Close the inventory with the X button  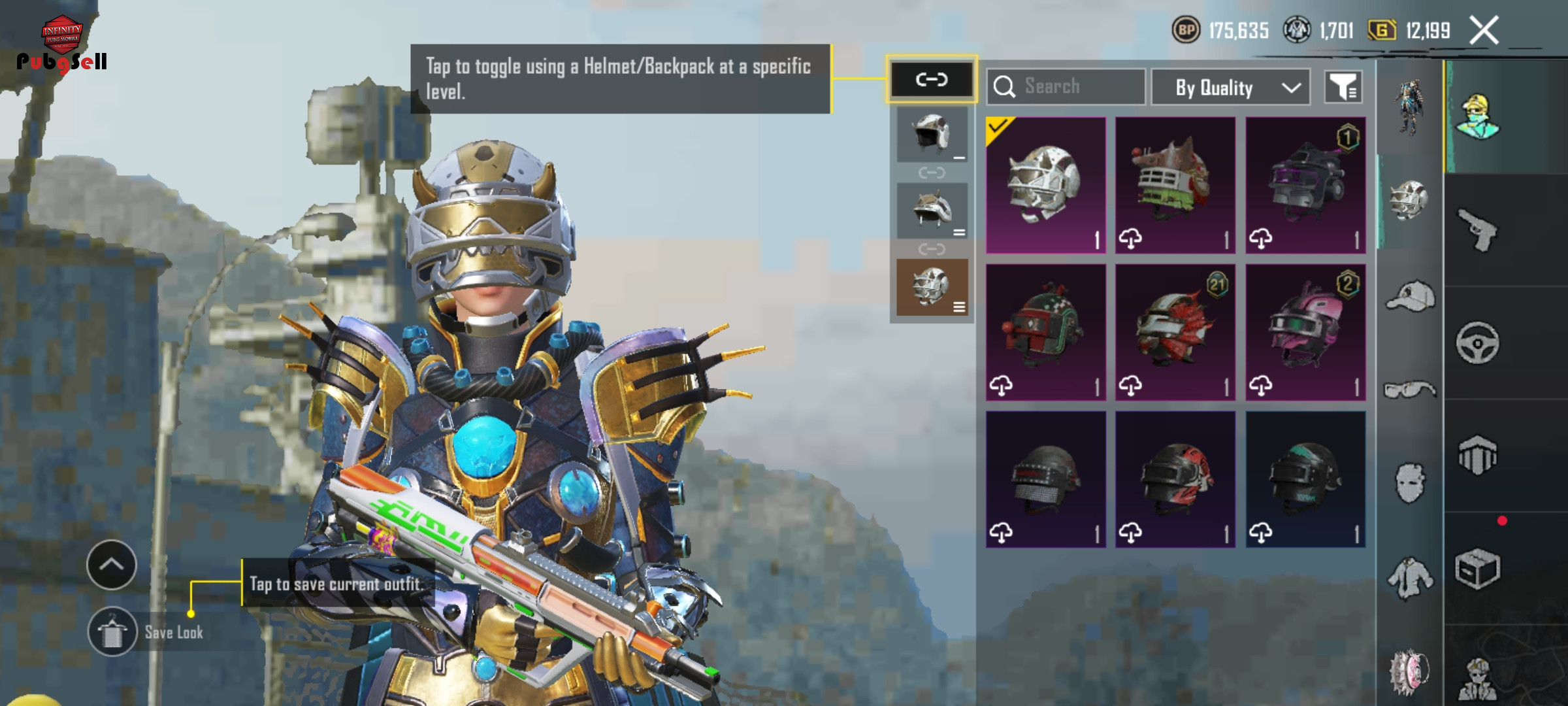(x=1483, y=31)
